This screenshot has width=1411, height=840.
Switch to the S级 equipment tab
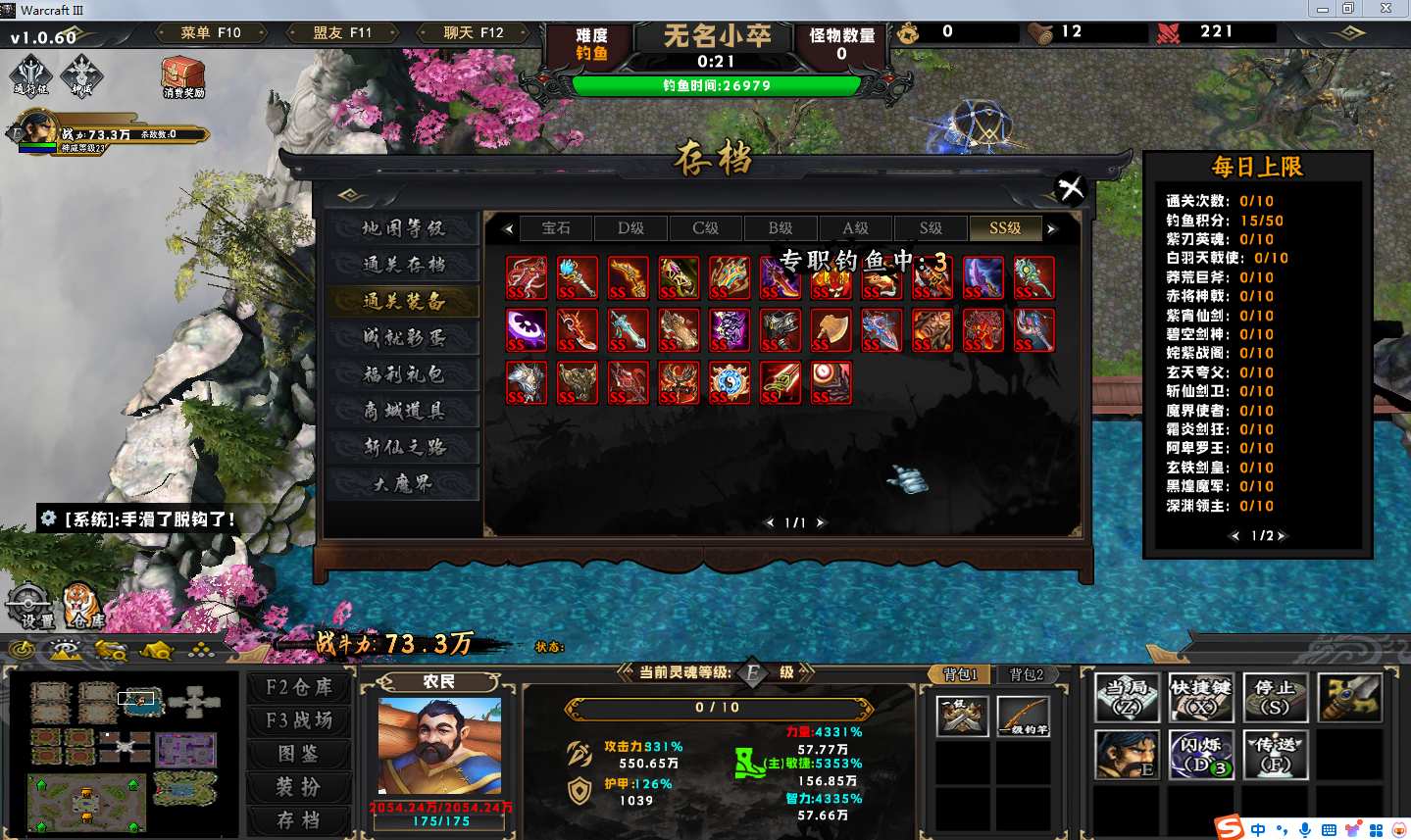(x=931, y=228)
